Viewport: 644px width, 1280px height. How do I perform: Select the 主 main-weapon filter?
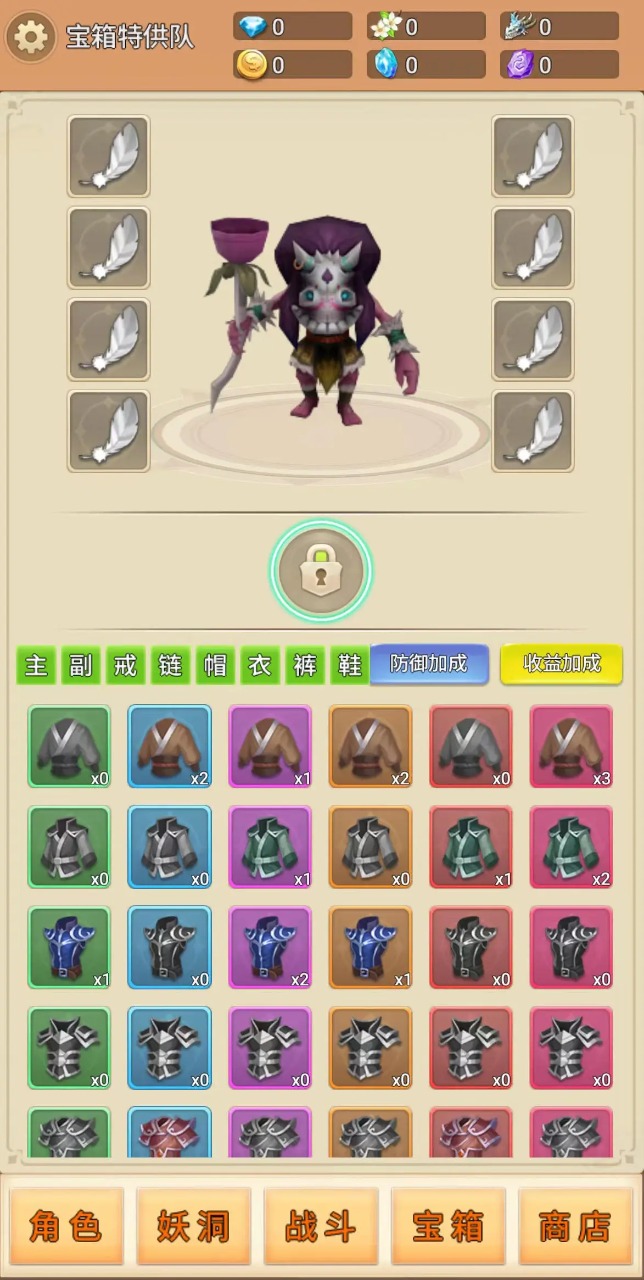click(36, 665)
